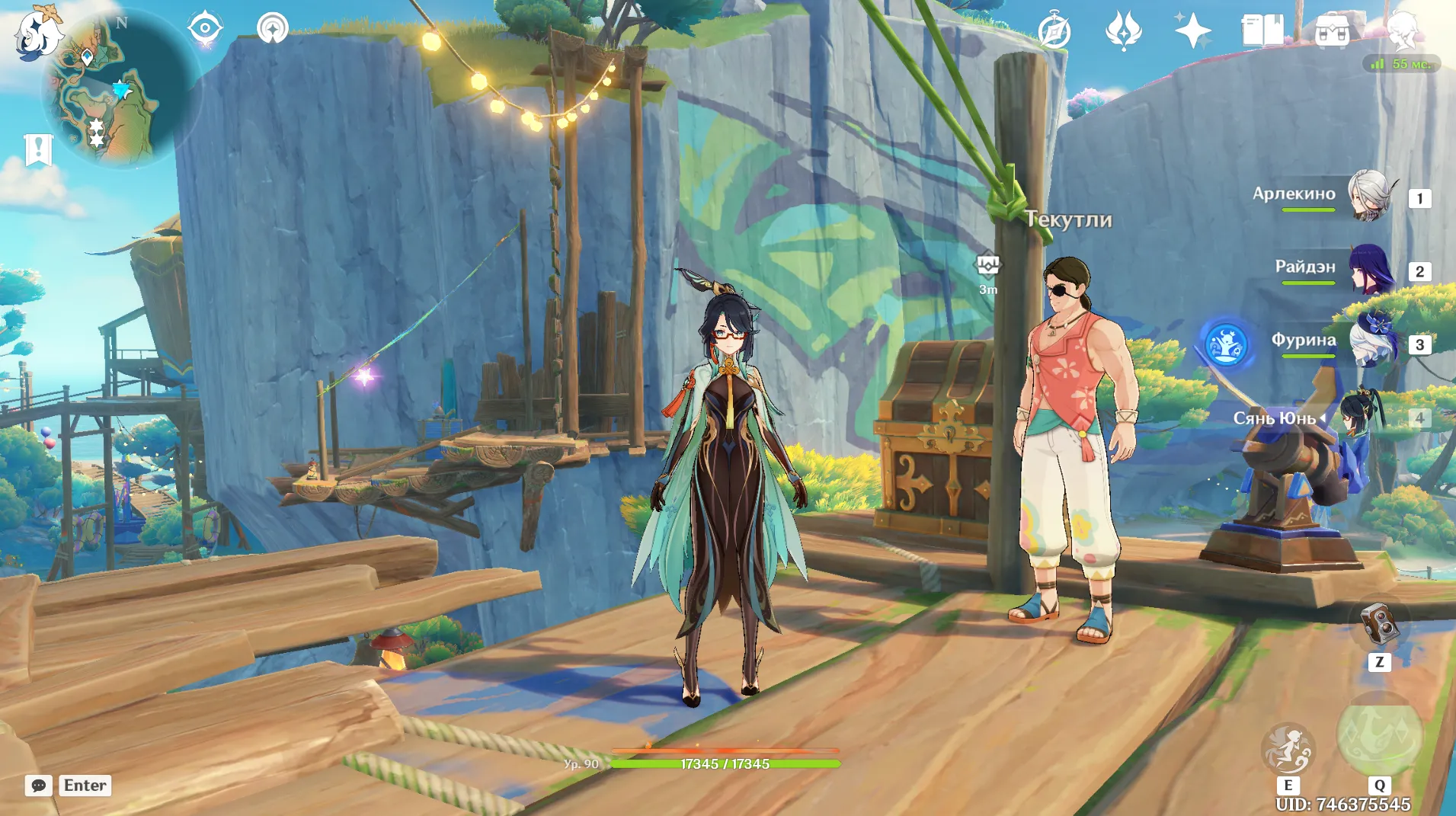Click the tracking beacon icon near minimap
The image size is (1456, 816).
(x=272, y=29)
